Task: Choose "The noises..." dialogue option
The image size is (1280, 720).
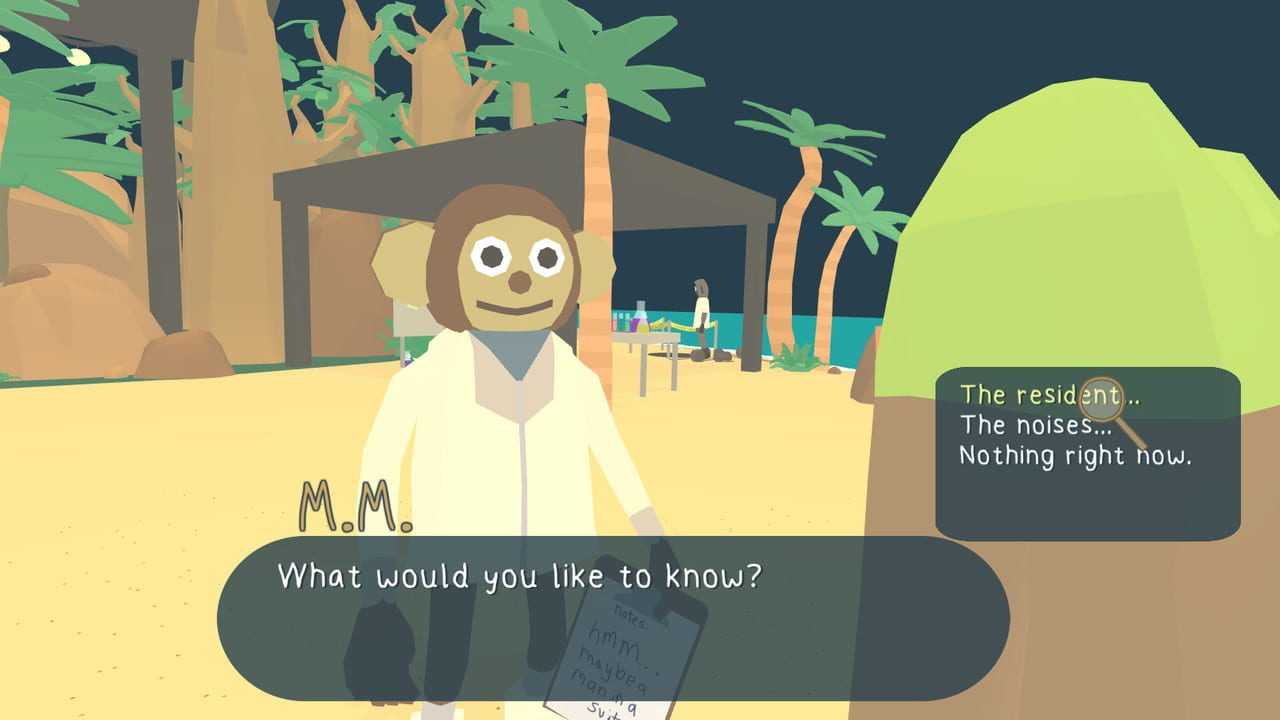Action: [x=1035, y=425]
